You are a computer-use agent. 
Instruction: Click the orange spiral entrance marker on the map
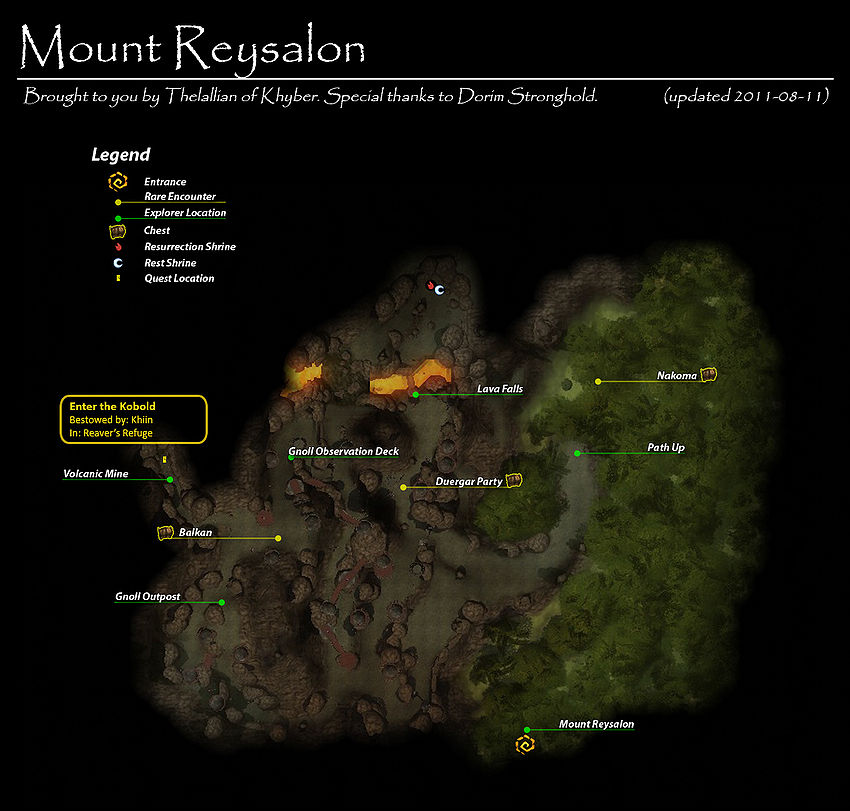(523, 745)
